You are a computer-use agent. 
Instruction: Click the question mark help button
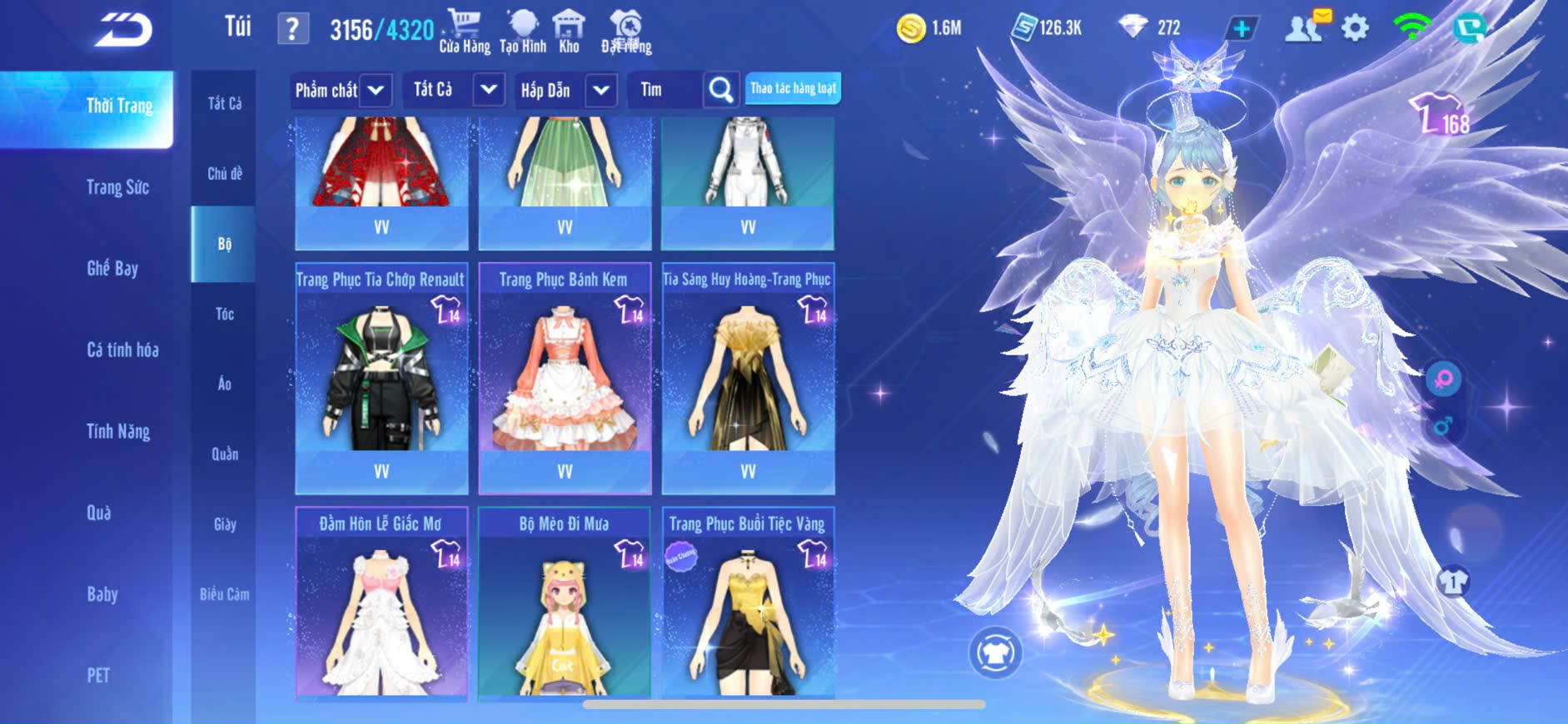[x=292, y=30]
